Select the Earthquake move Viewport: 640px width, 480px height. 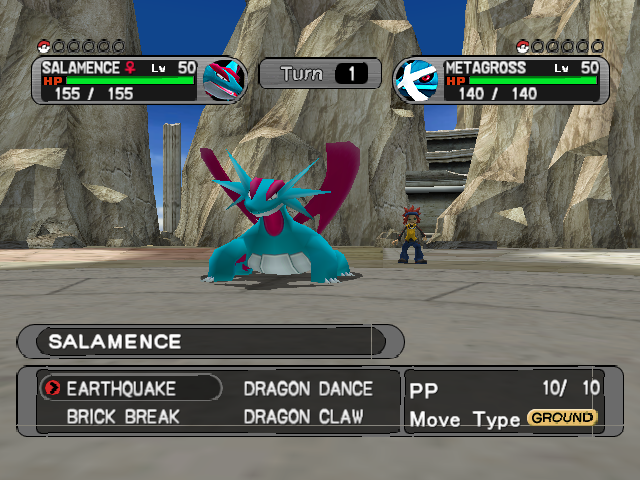[121, 388]
